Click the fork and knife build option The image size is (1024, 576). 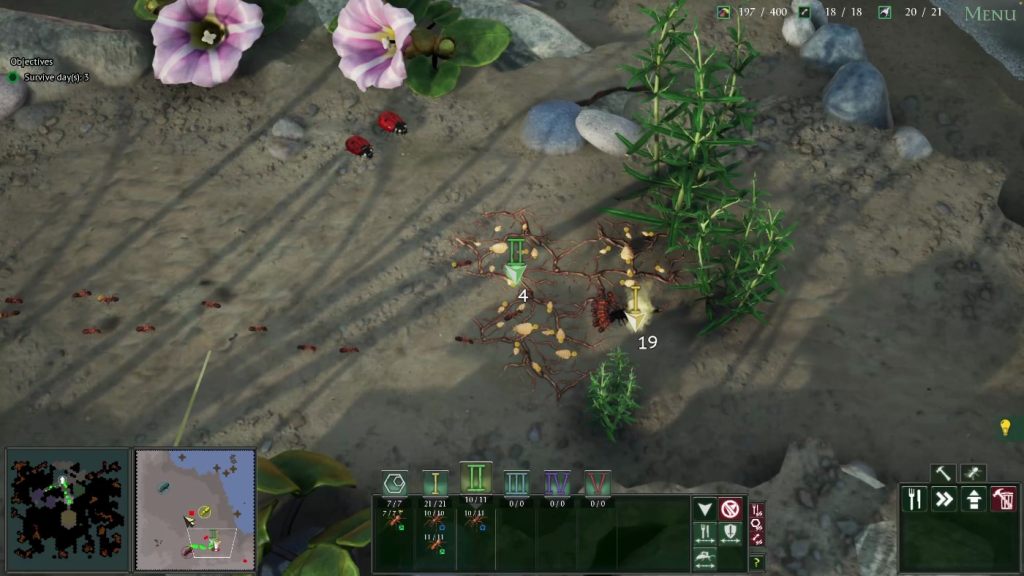click(914, 498)
